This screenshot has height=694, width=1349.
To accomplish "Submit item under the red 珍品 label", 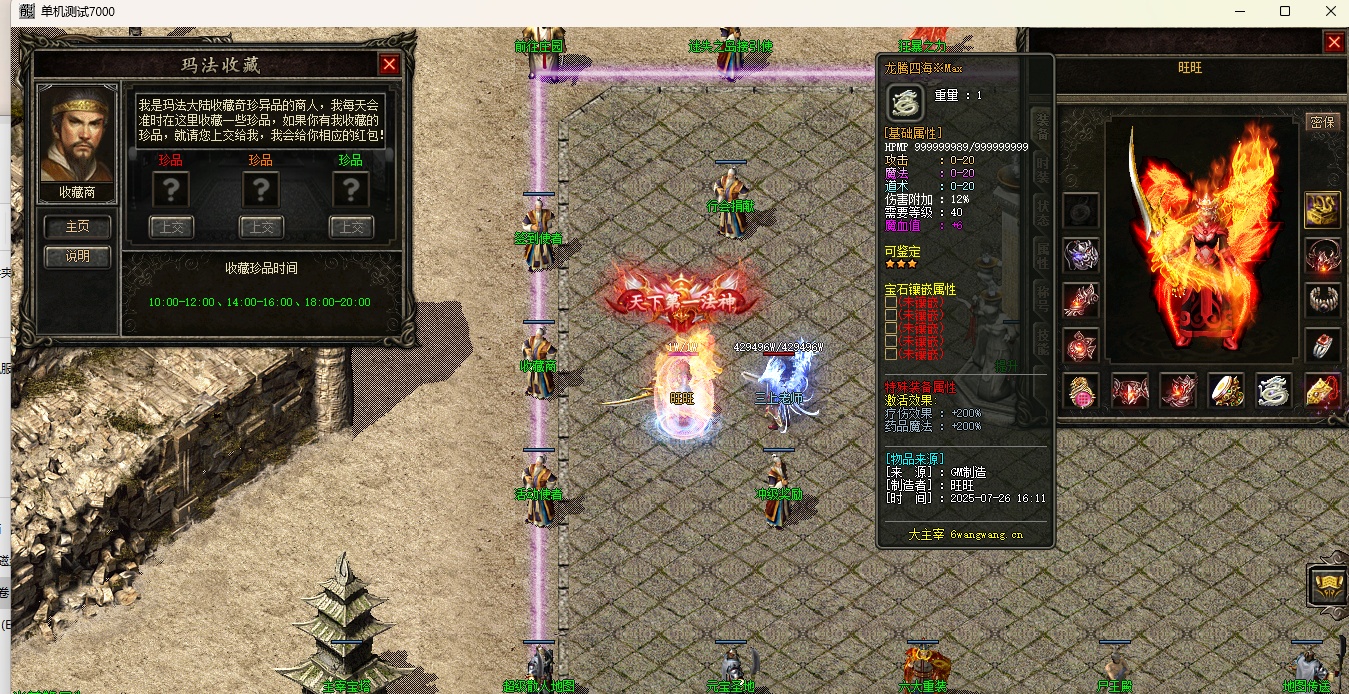I will coord(171,227).
